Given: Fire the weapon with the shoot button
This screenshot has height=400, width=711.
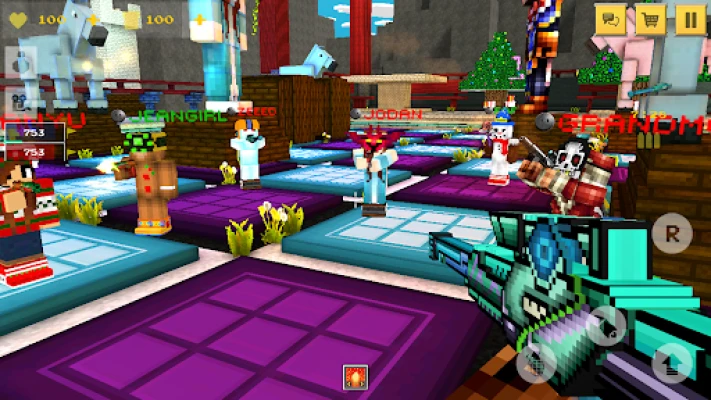Looking at the screenshot, I should (x=607, y=325).
